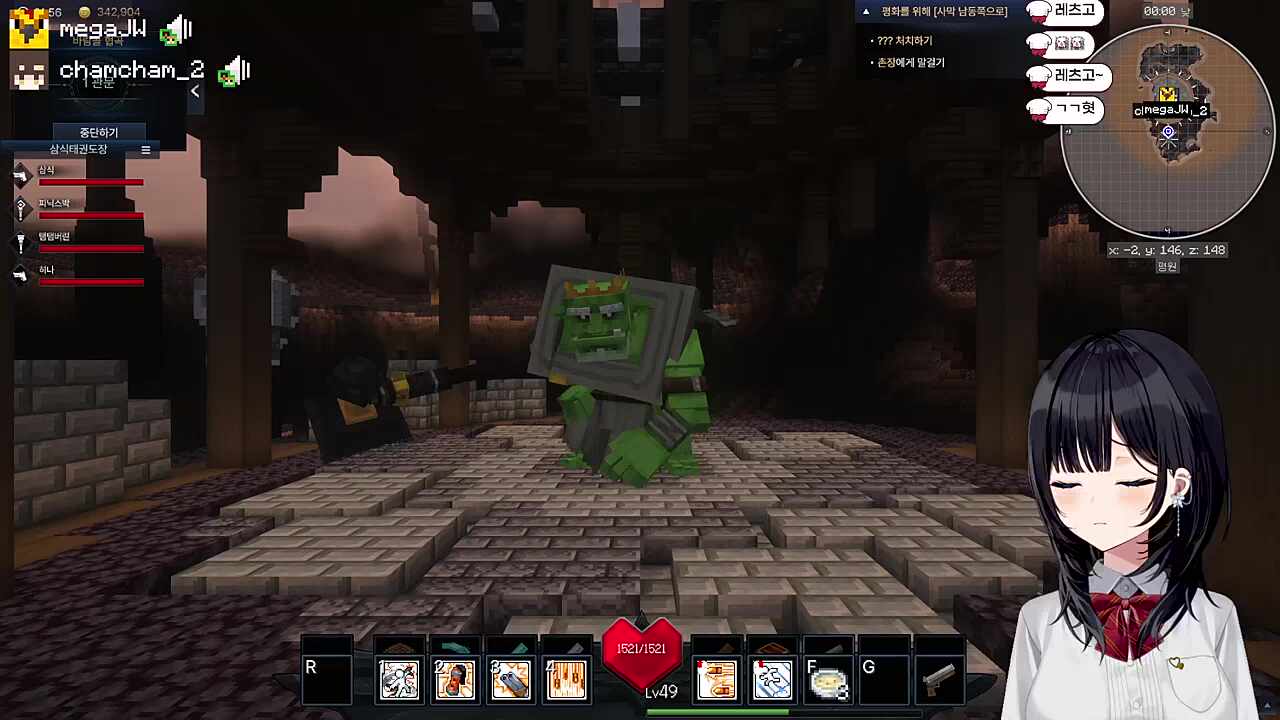Activate the blue dash skill icon

pyautogui.click(x=772, y=680)
